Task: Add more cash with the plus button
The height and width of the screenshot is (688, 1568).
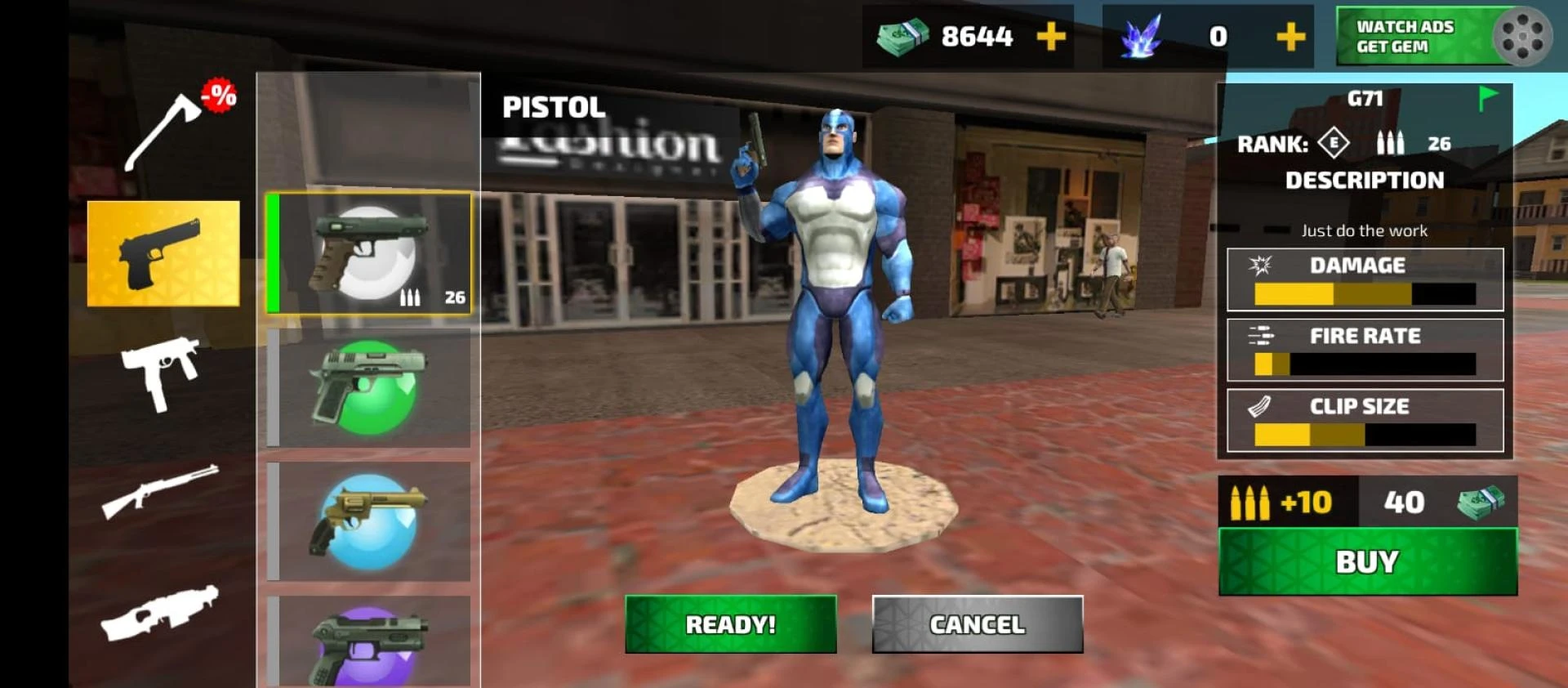Action: point(1050,37)
